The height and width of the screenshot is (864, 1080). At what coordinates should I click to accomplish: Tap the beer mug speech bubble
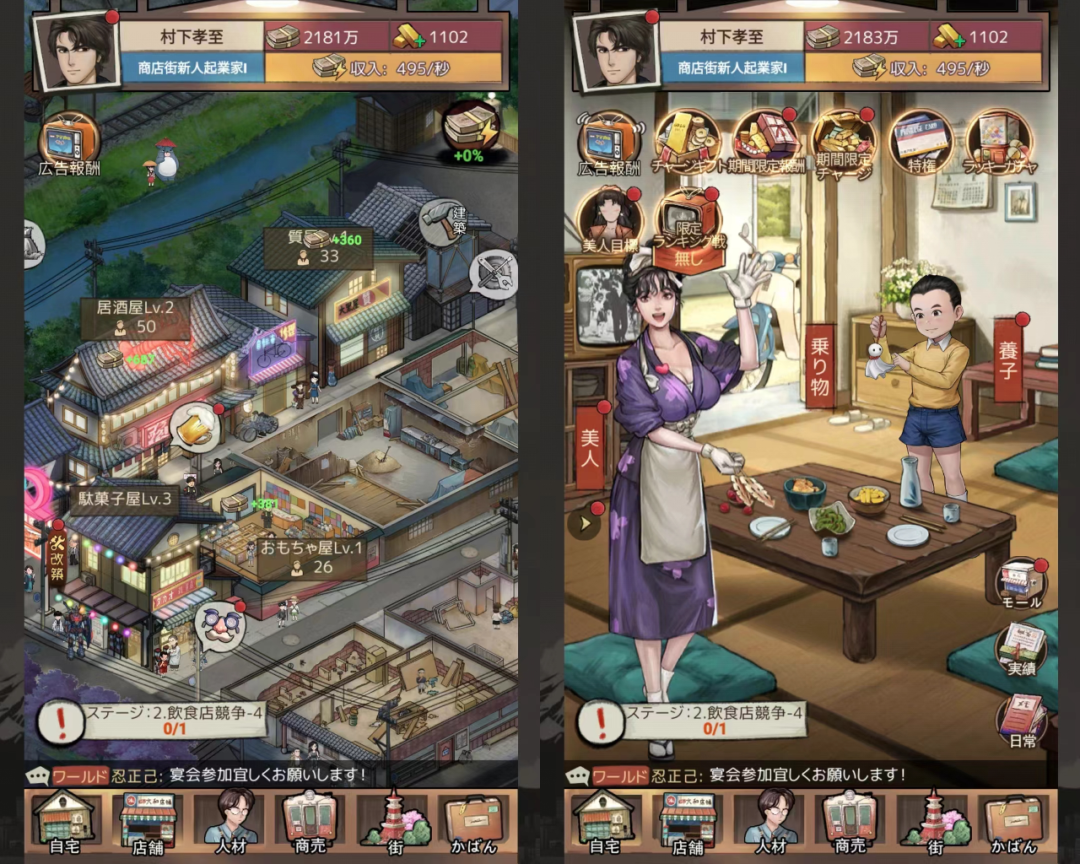click(x=196, y=427)
